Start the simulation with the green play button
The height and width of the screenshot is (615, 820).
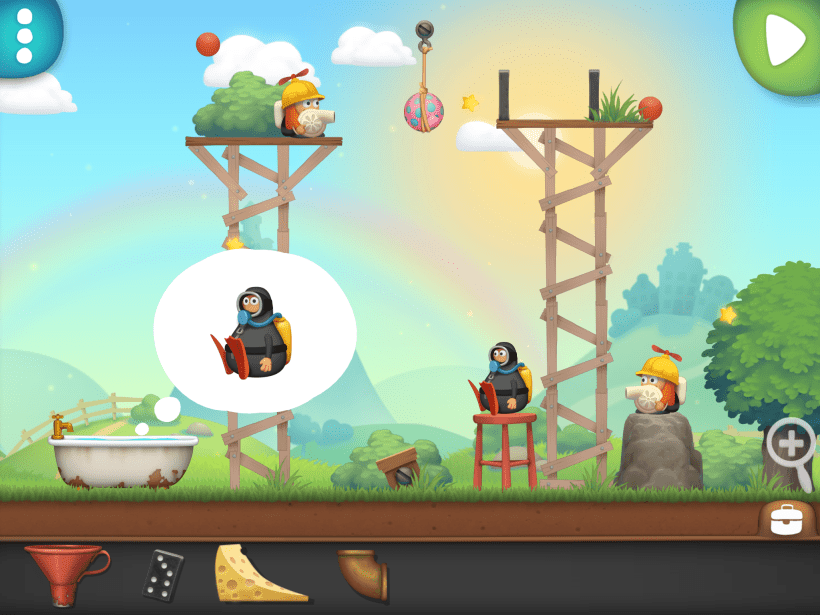[x=783, y=40]
